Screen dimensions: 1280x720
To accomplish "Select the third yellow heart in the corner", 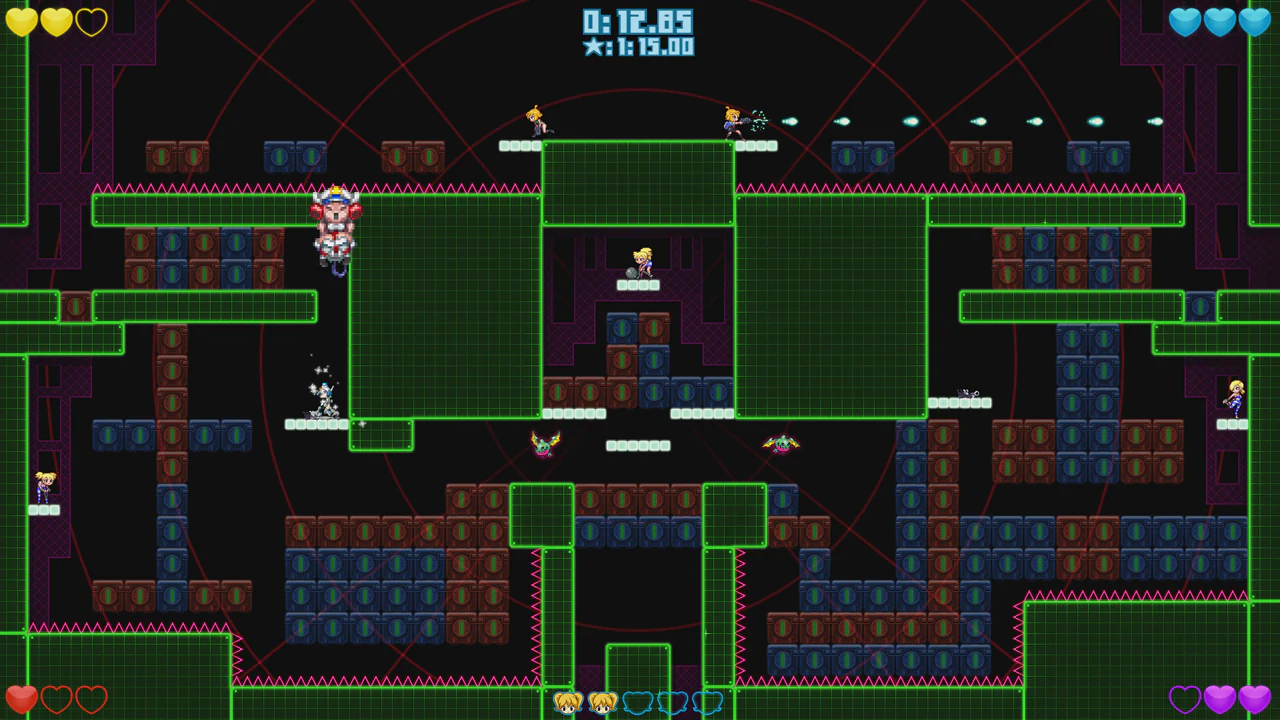I will [92, 22].
